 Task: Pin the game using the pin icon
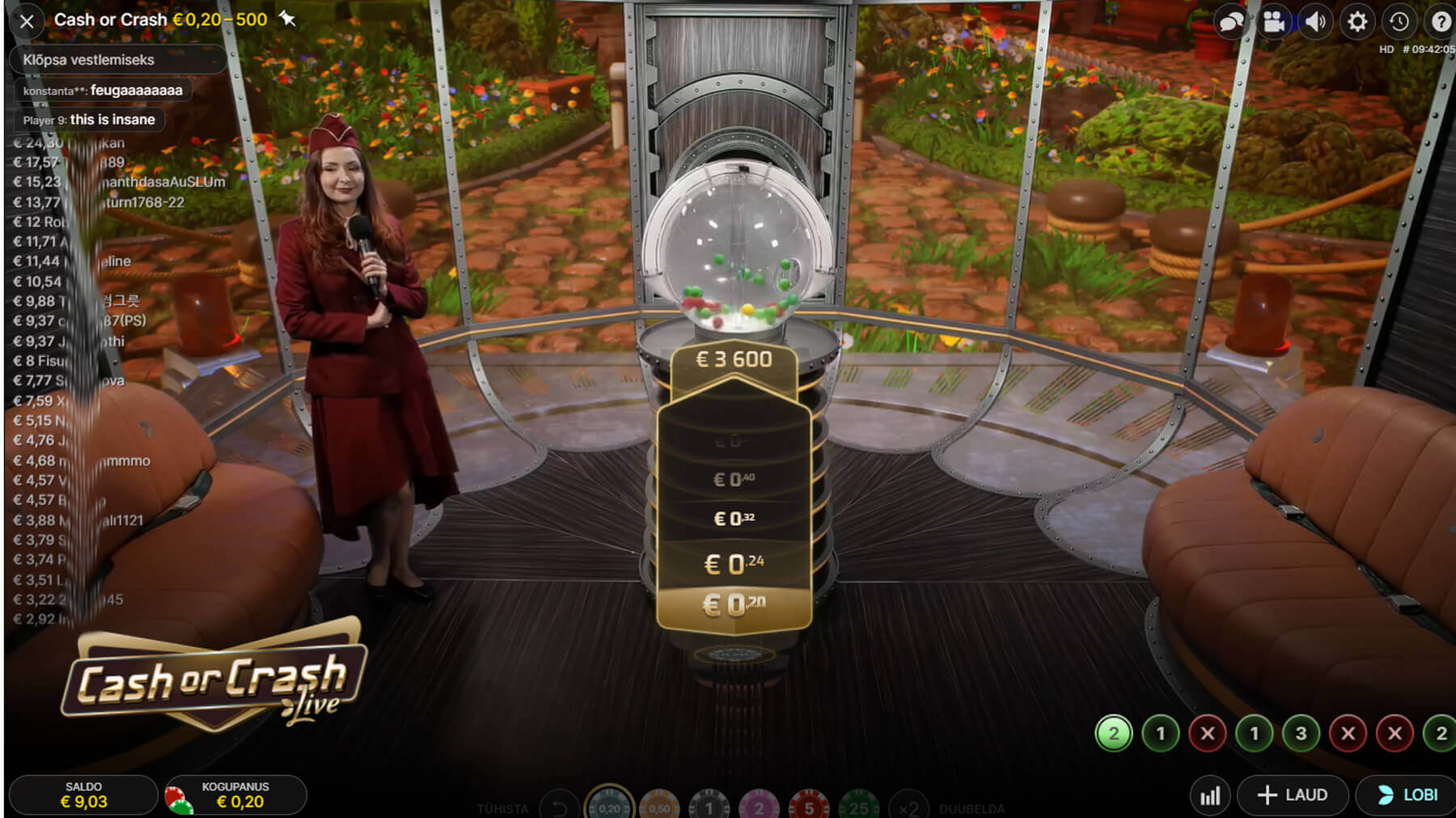[x=288, y=19]
